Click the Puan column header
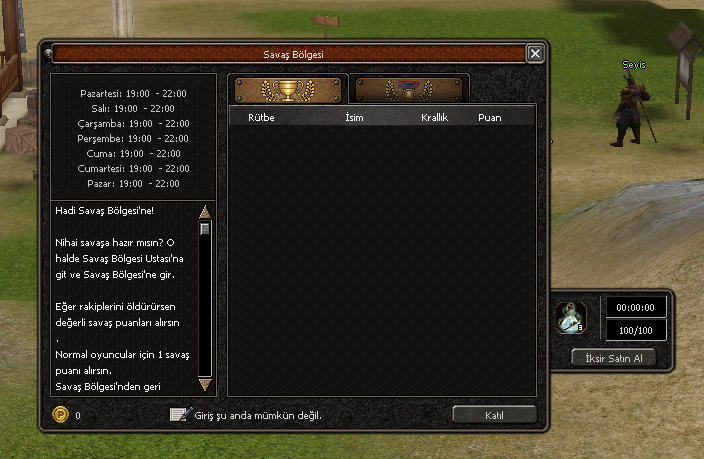The height and width of the screenshot is (459, 704). [490, 118]
